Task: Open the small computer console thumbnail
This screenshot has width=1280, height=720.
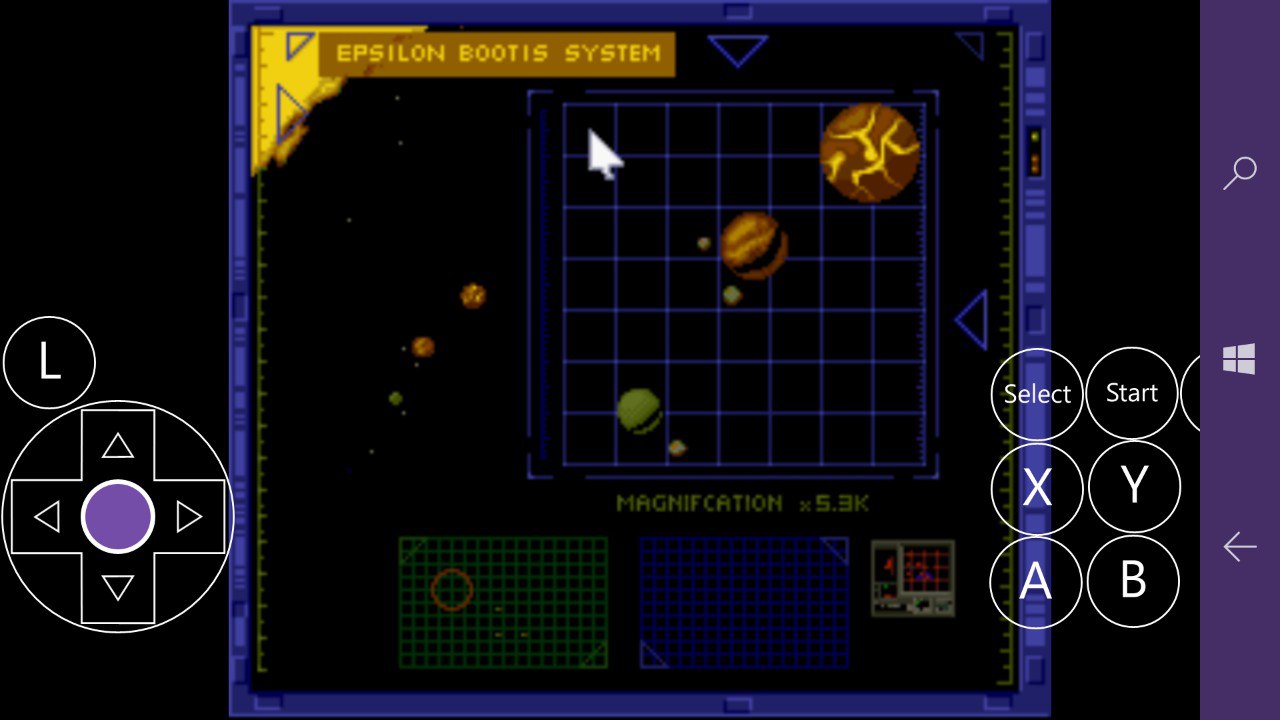Action: [x=912, y=578]
